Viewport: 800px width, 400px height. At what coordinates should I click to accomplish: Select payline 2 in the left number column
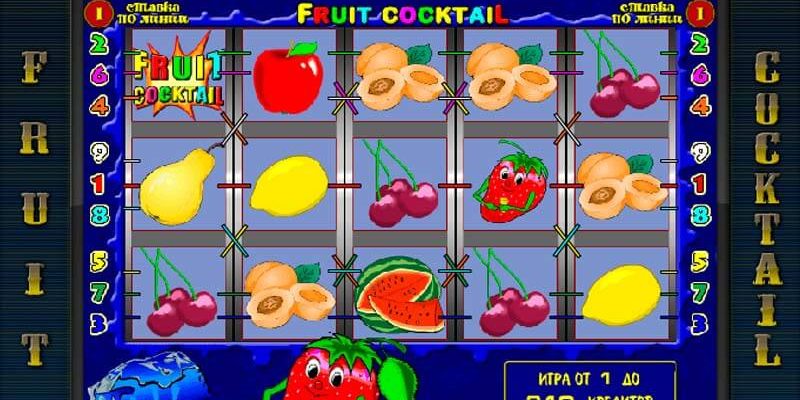99,44
